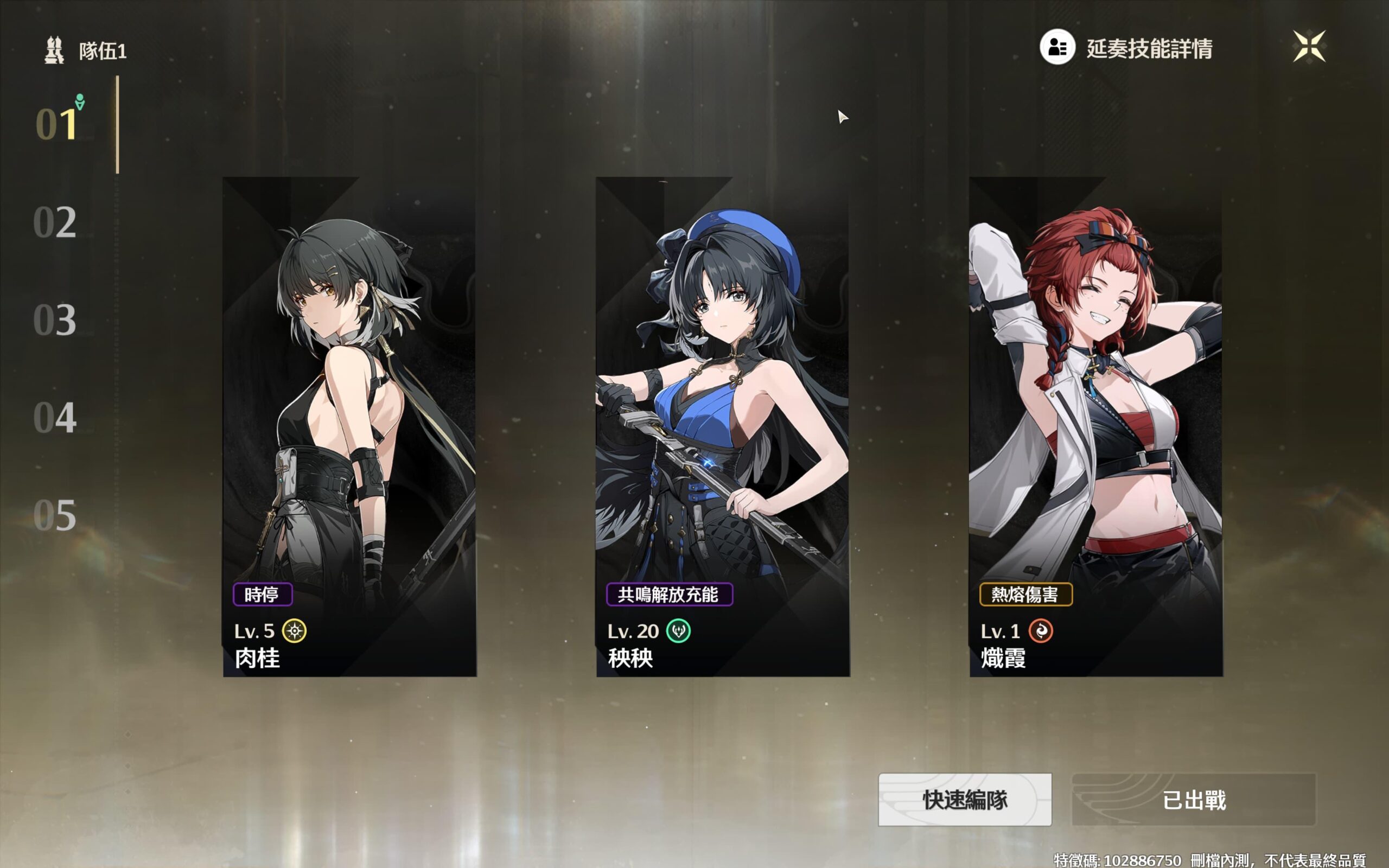
Task: Pick the 熾霞 character card
Action: coord(1095,426)
